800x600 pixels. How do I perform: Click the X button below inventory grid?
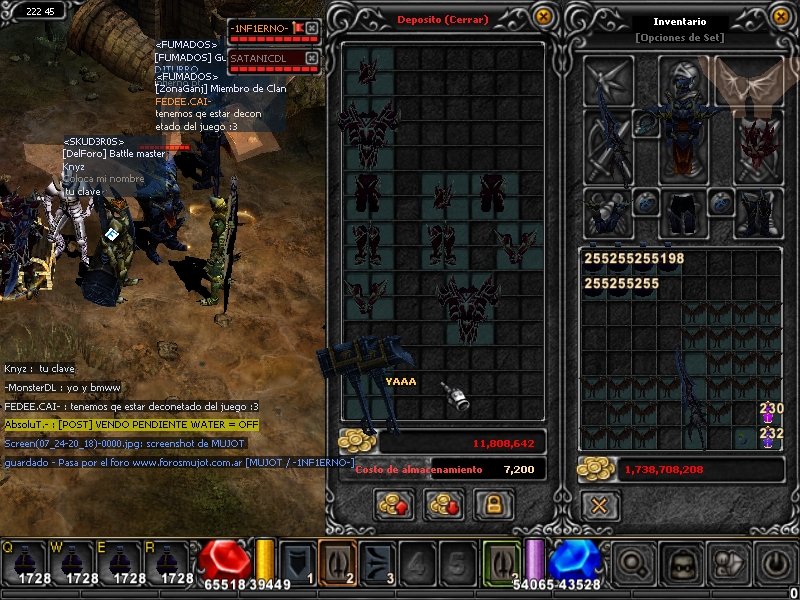598,505
